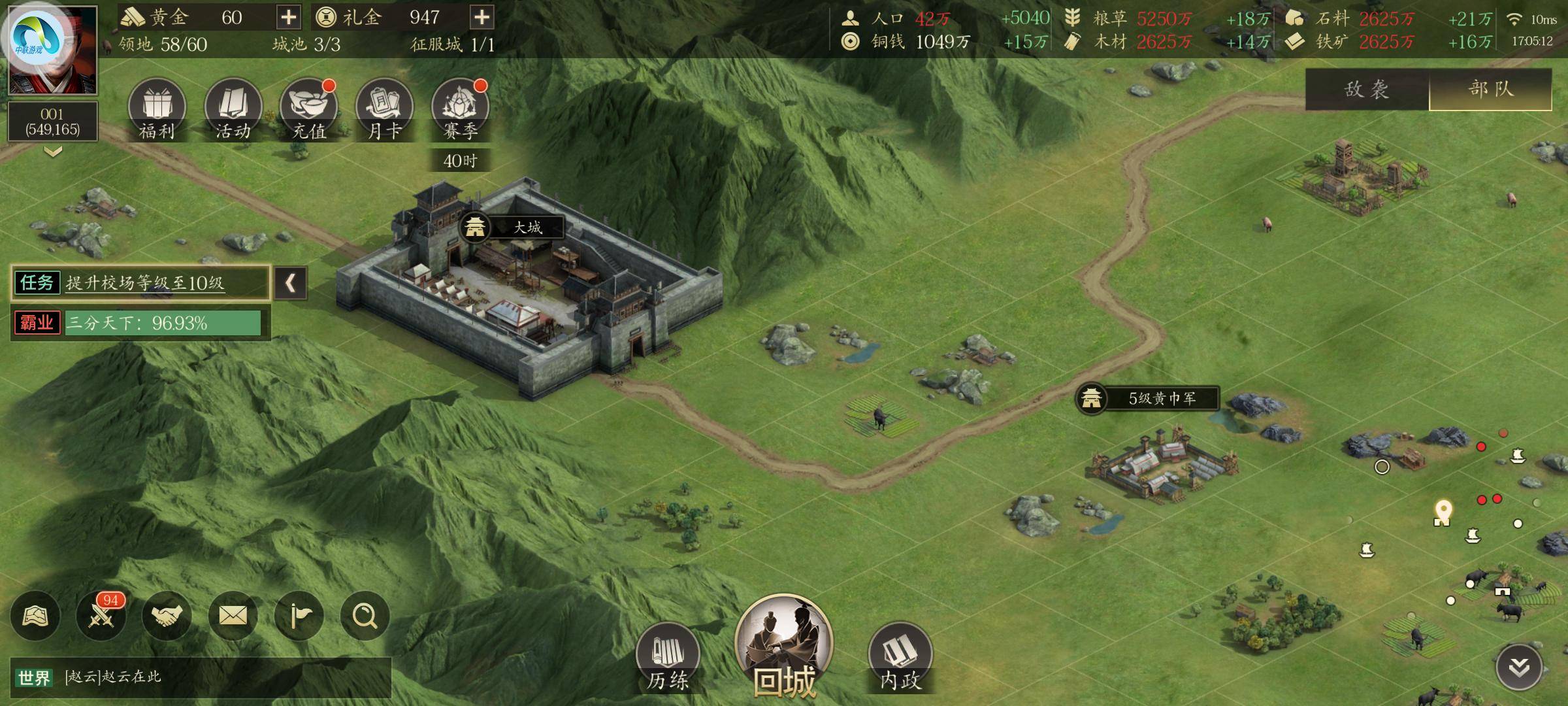Open the 福利 gift menu
The height and width of the screenshot is (706, 1568).
(x=157, y=109)
